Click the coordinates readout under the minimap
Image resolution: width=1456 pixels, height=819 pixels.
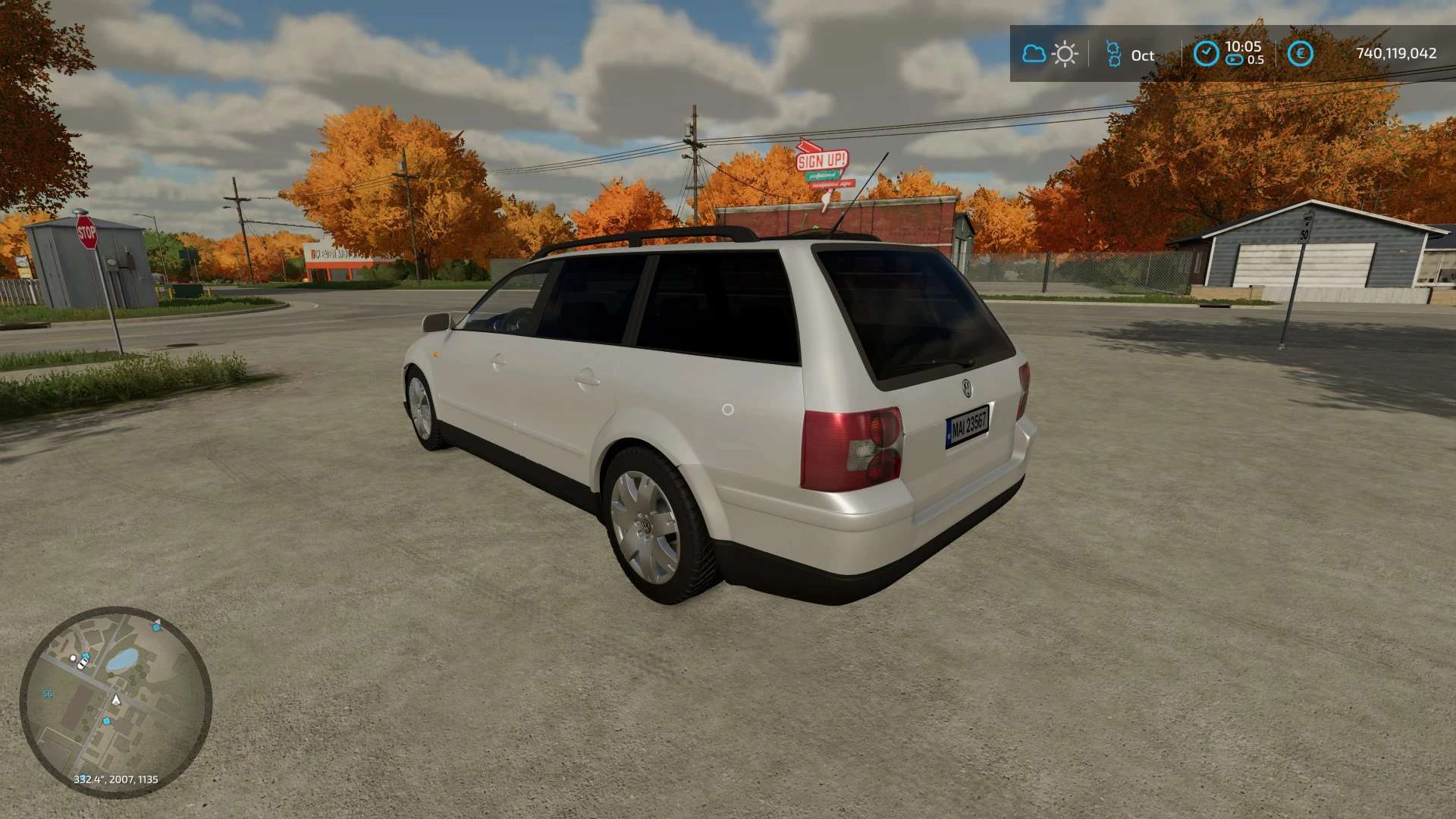[115, 778]
